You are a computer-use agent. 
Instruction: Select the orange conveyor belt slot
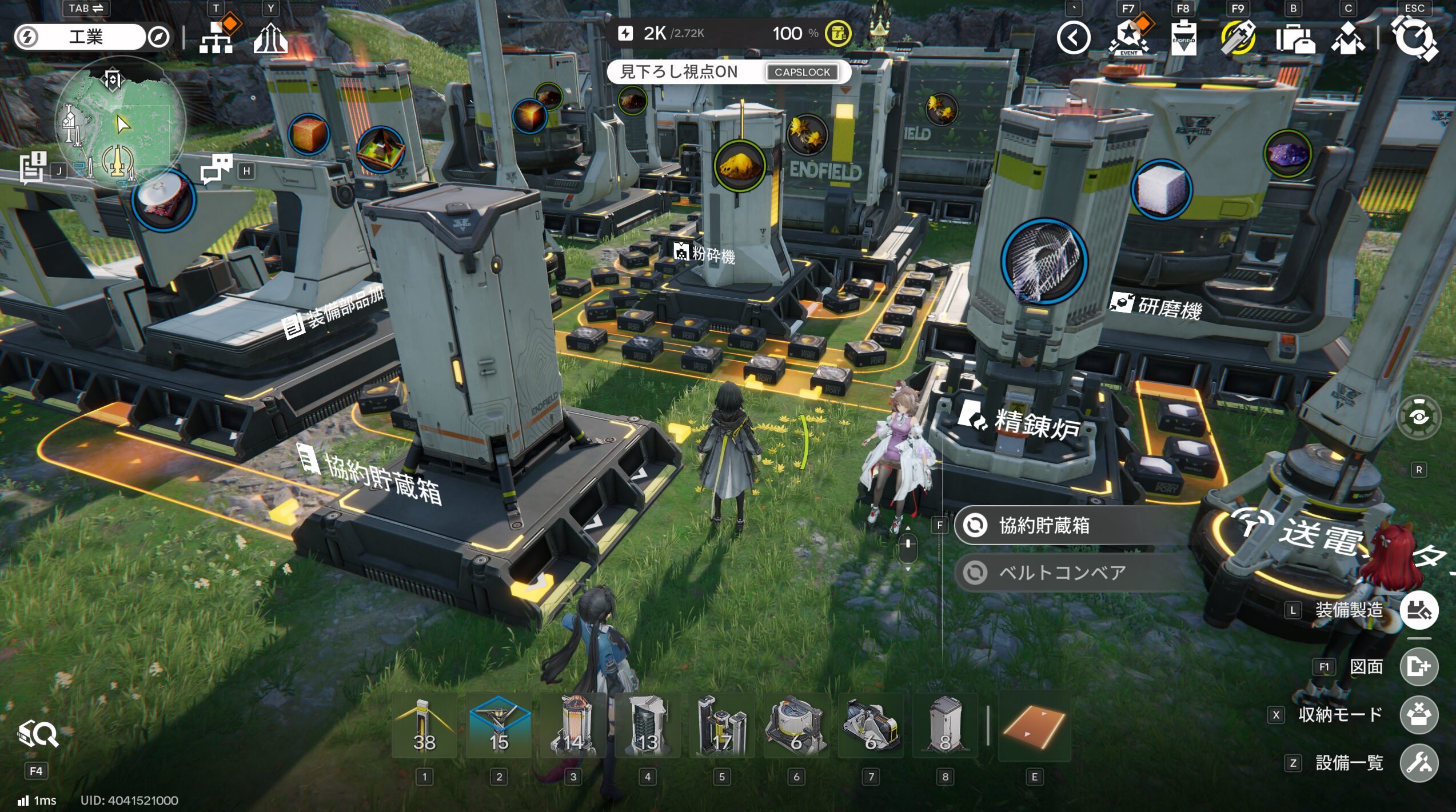pyautogui.click(x=1034, y=727)
